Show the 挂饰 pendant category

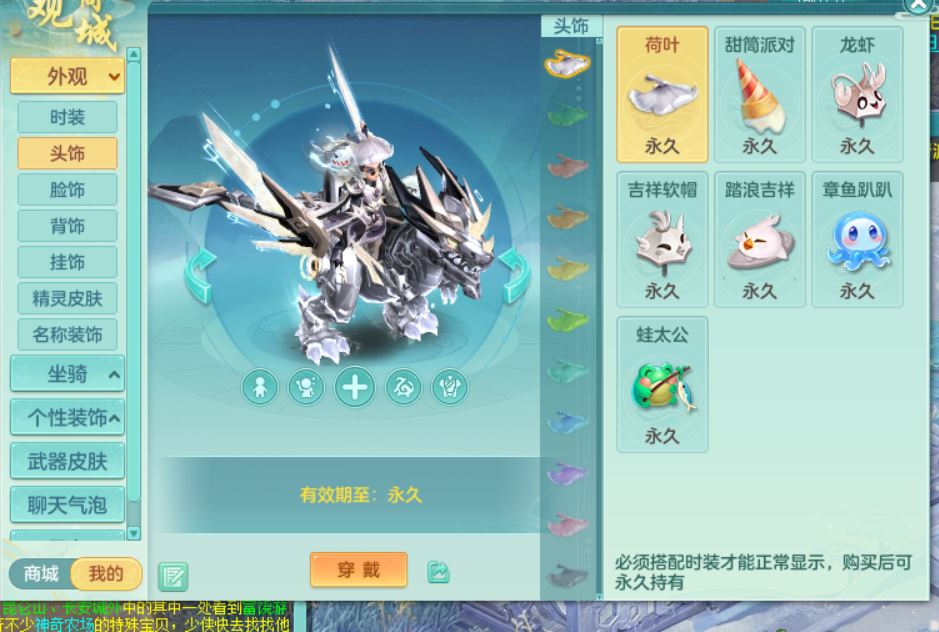pos(67,262)
